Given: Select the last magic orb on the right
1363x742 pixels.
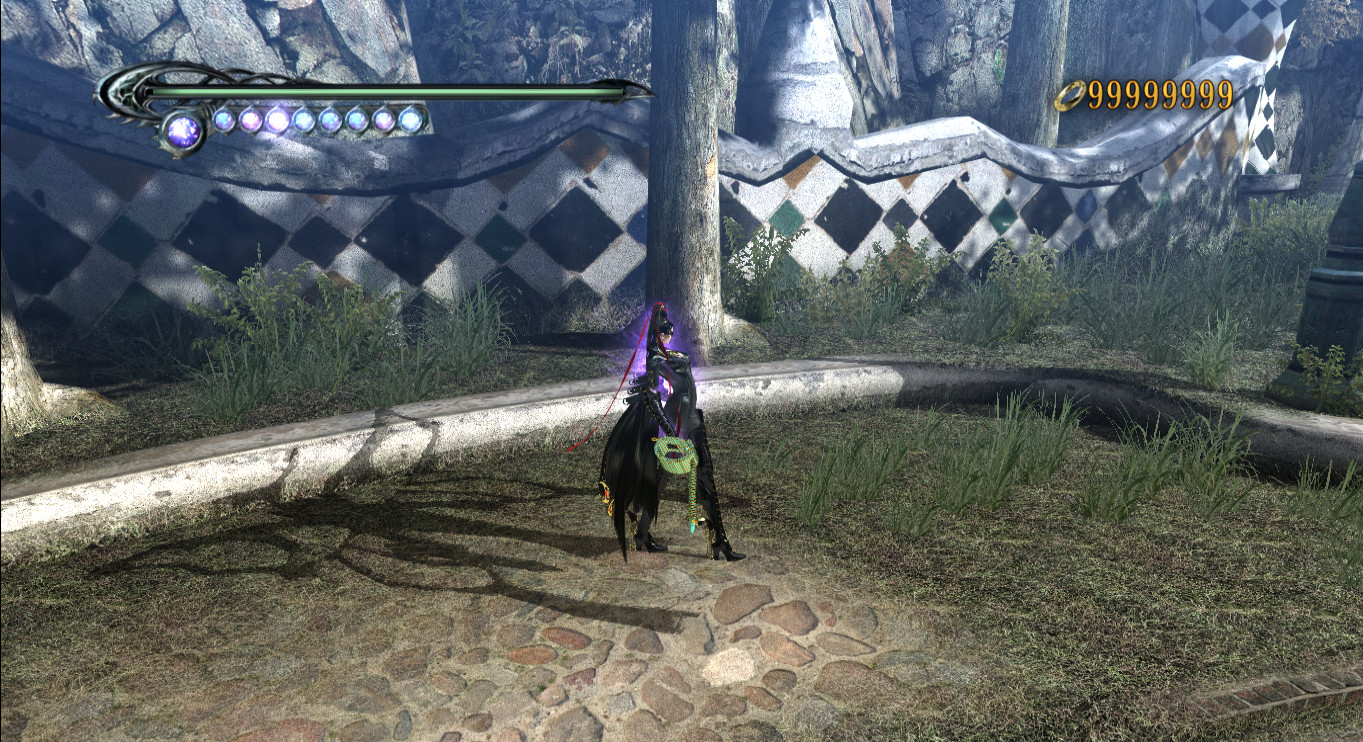Looking at the screenshot, I should (x=408, y=121).
